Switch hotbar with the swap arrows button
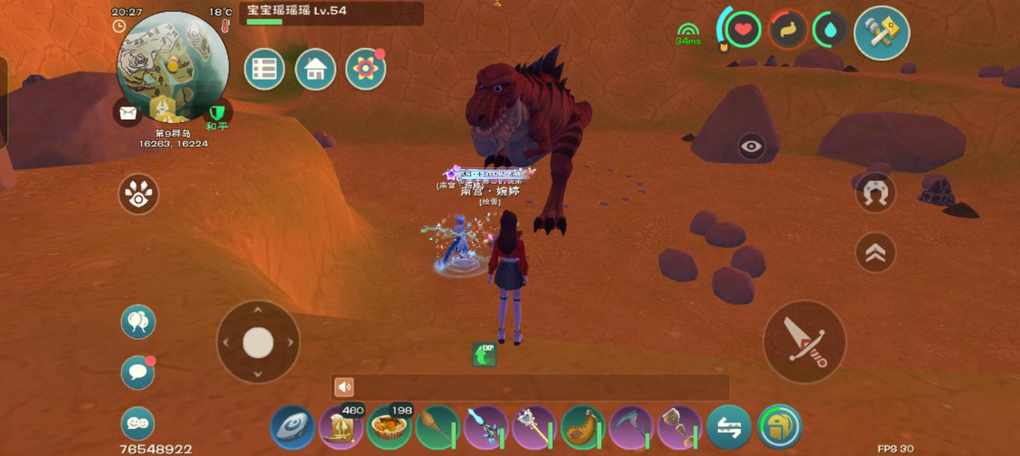Viewport: 1020px width, 456px height. tap(729, 427)
